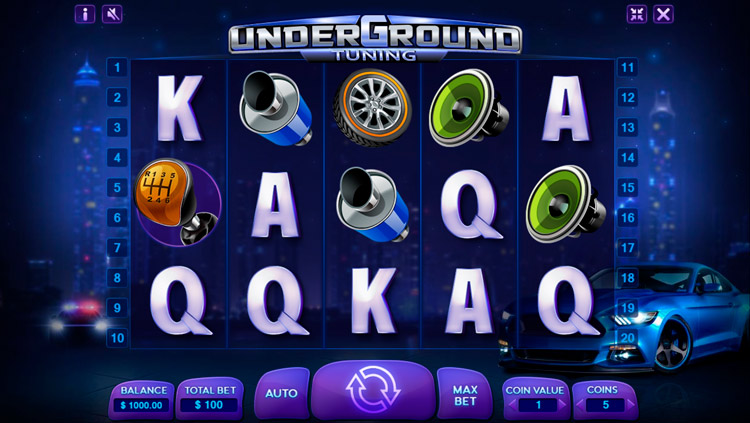Choose payline number 15 marker

click(x=628, y=187)
